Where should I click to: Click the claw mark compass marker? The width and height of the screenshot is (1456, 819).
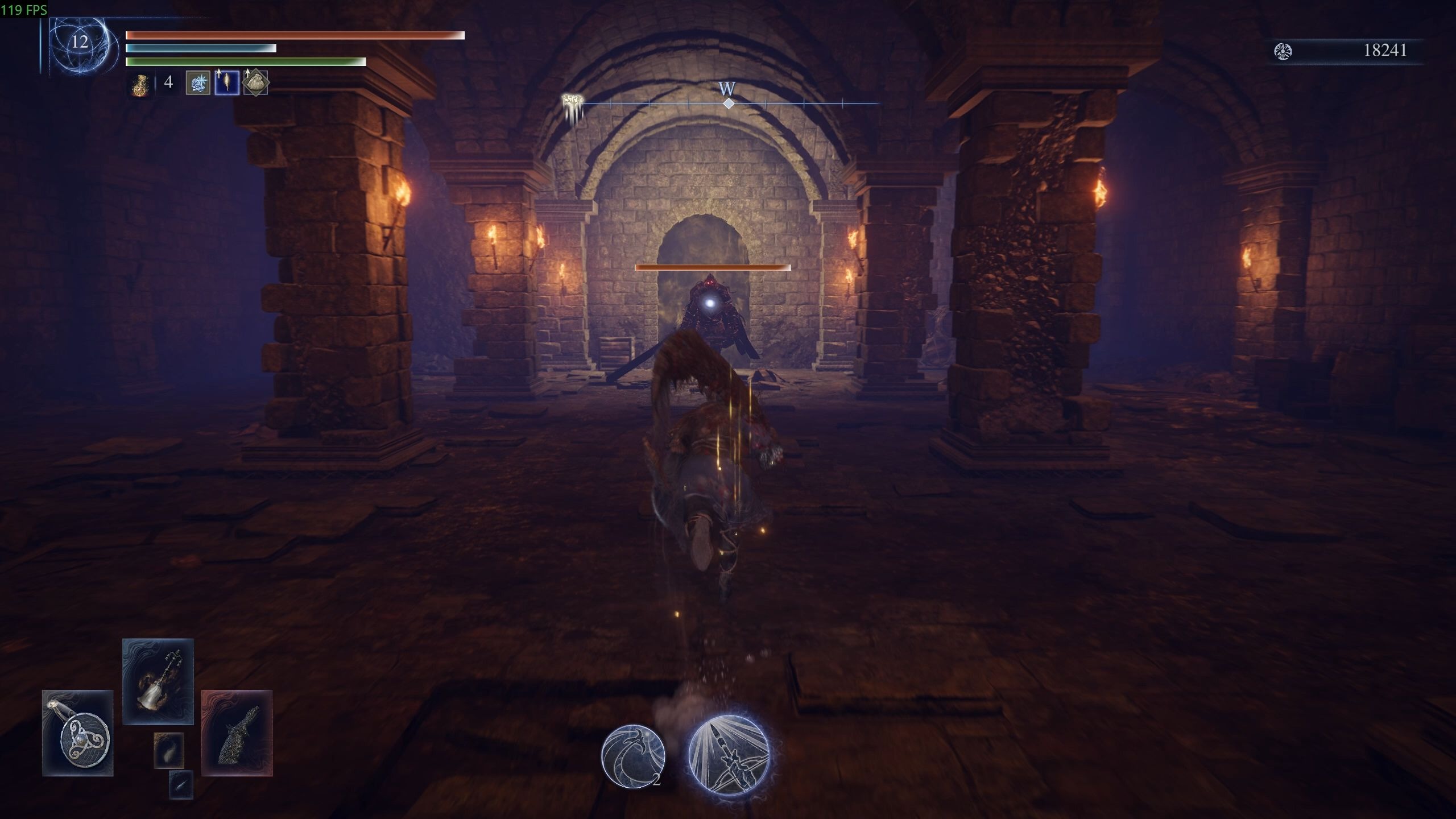572,106
